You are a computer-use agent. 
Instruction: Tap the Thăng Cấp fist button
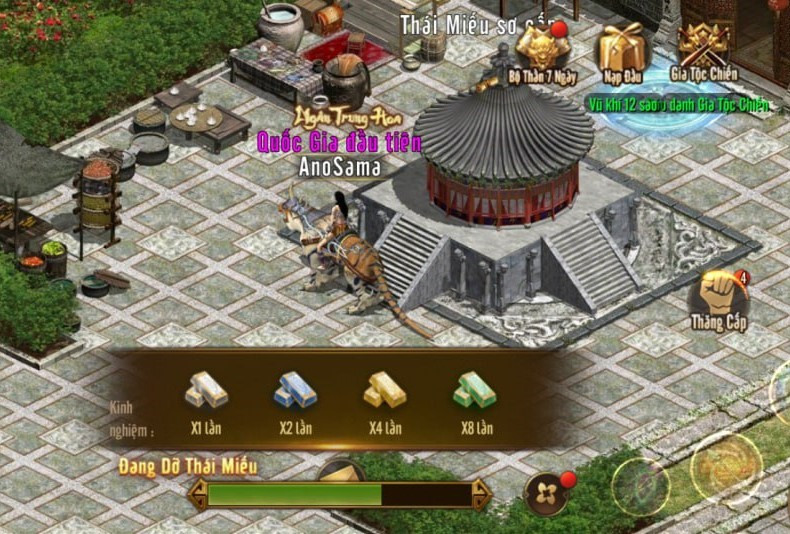coord(719,295)
